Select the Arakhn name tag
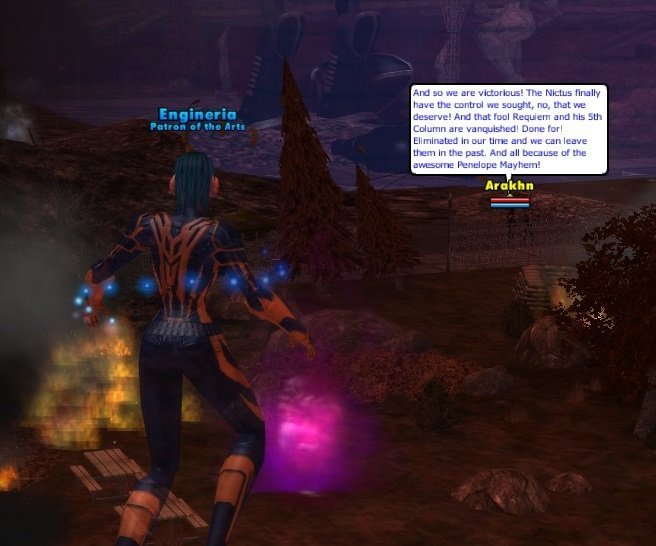 click(509, 186)
